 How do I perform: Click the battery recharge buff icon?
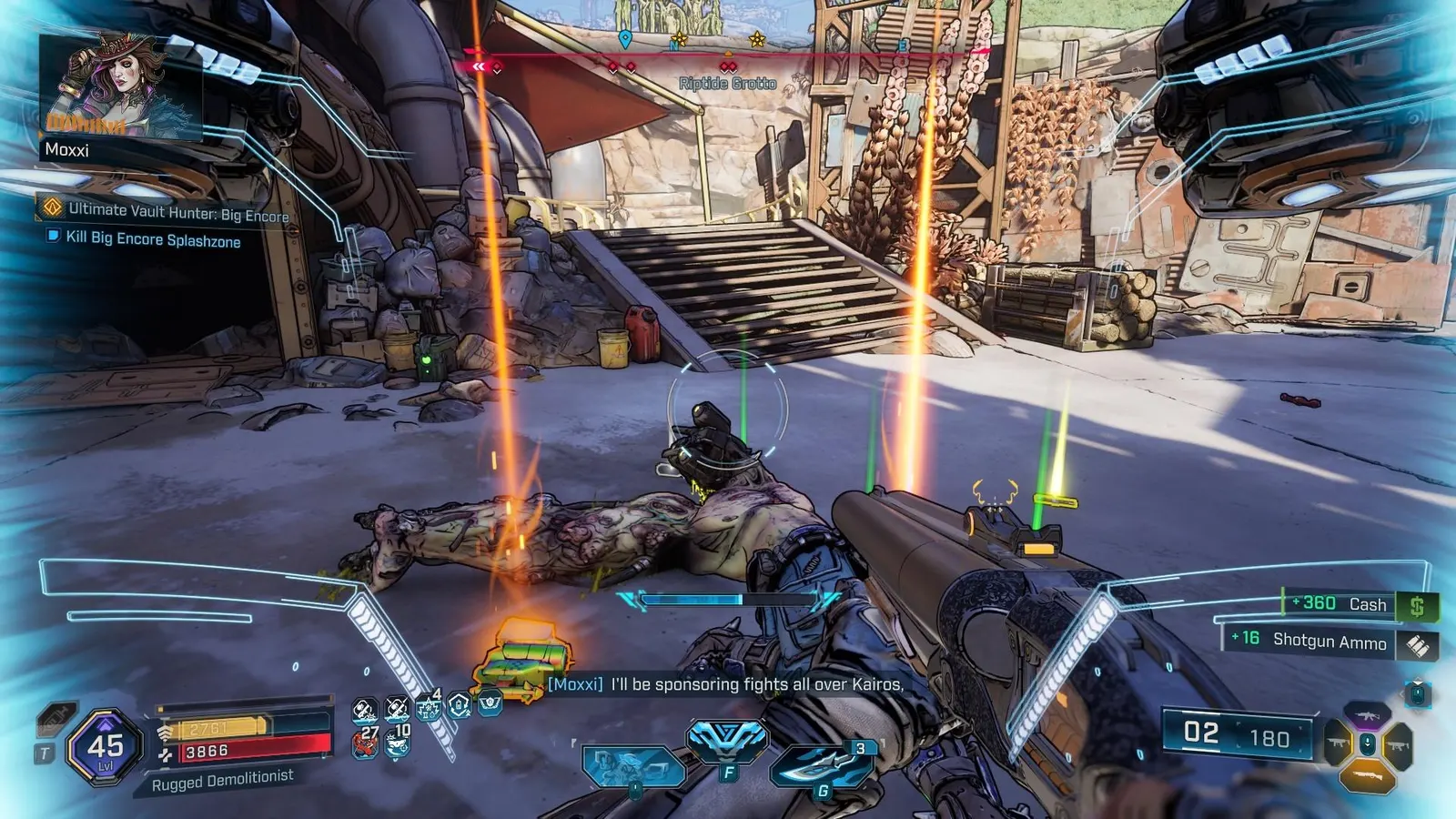459,707
